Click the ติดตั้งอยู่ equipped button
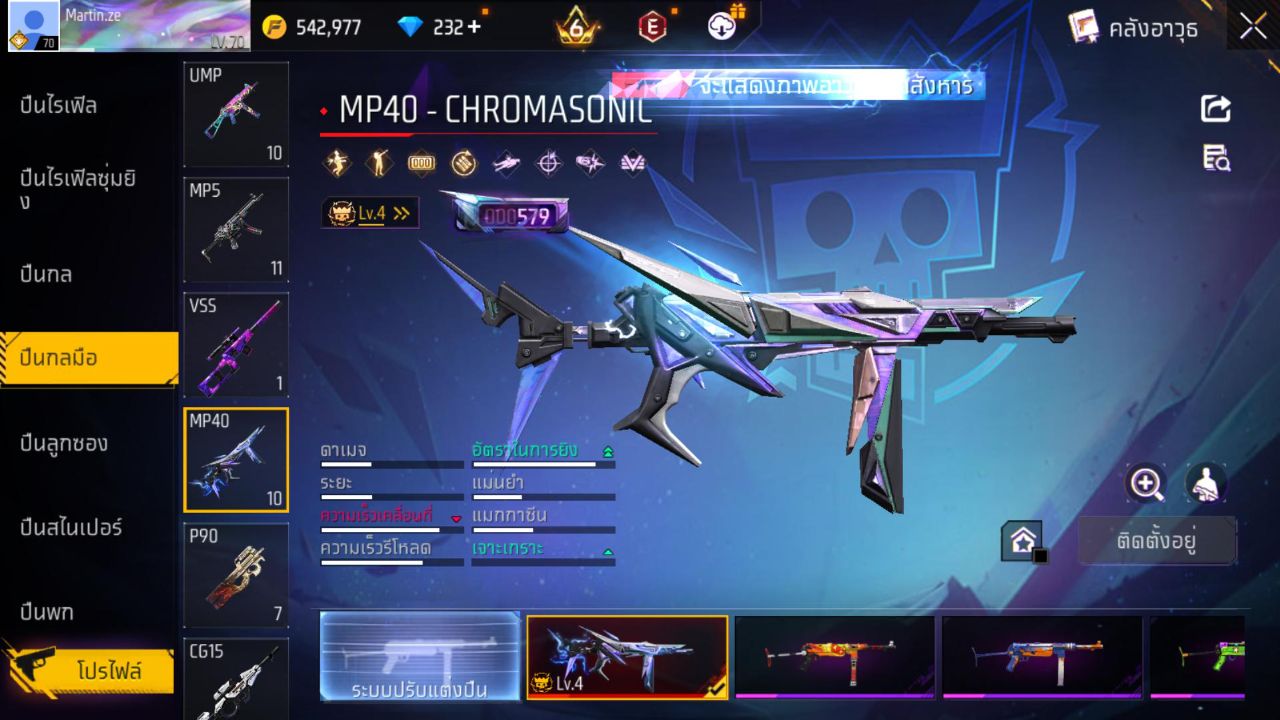The width and height of the screenshot is (1280, 720). pos(1157,540)
